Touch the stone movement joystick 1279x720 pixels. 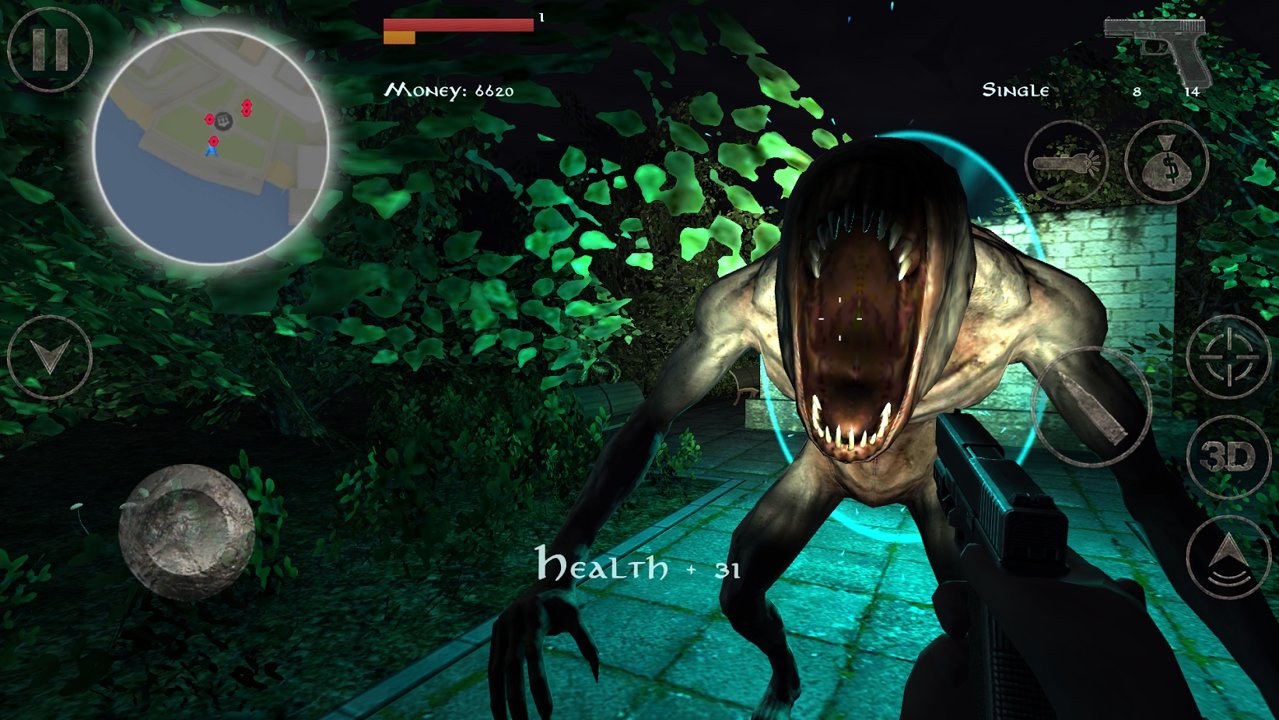pos(186,531)
